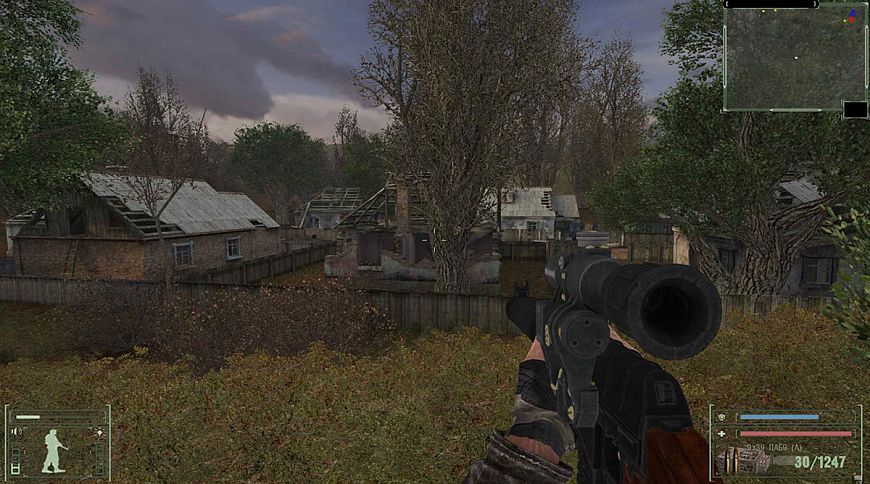Click the red-blue compass marker on minimap
This screenshot has width=870, height=484.
pos(852,16)
